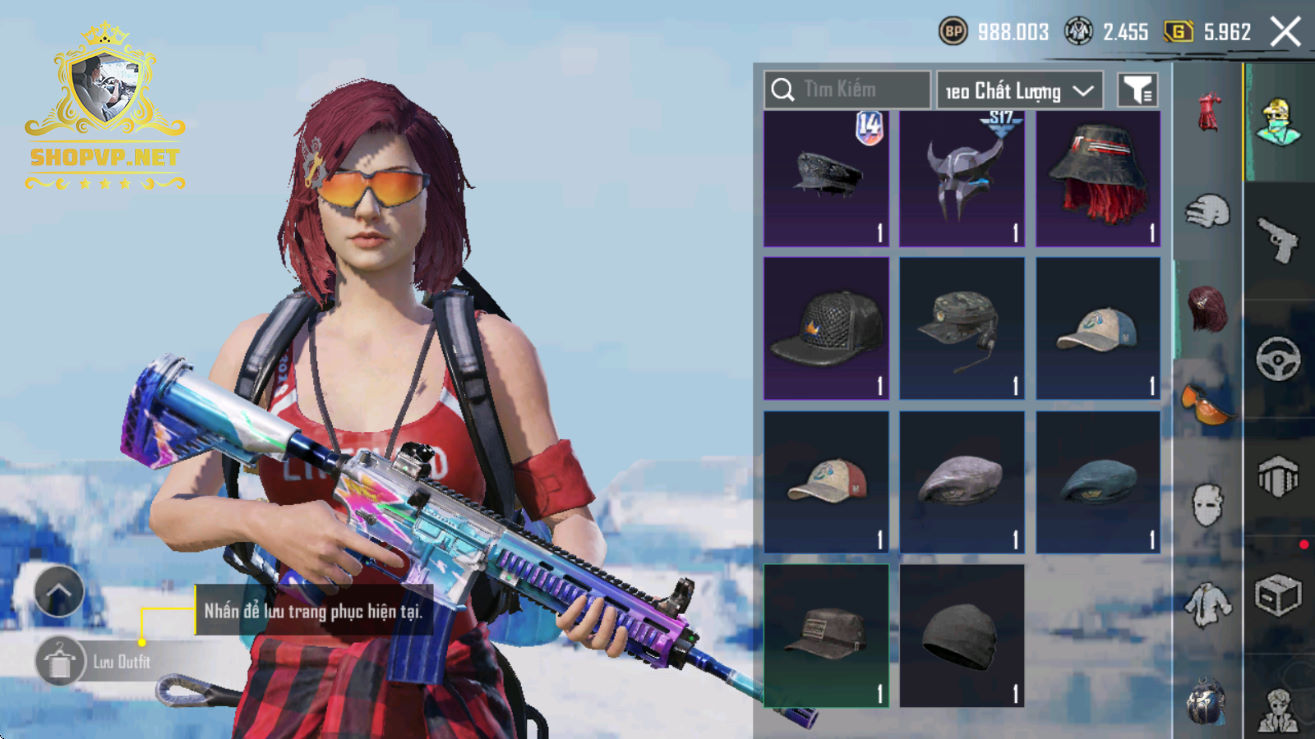
Task: Open the crate box tab
Action: click(x=1278, y=597)
